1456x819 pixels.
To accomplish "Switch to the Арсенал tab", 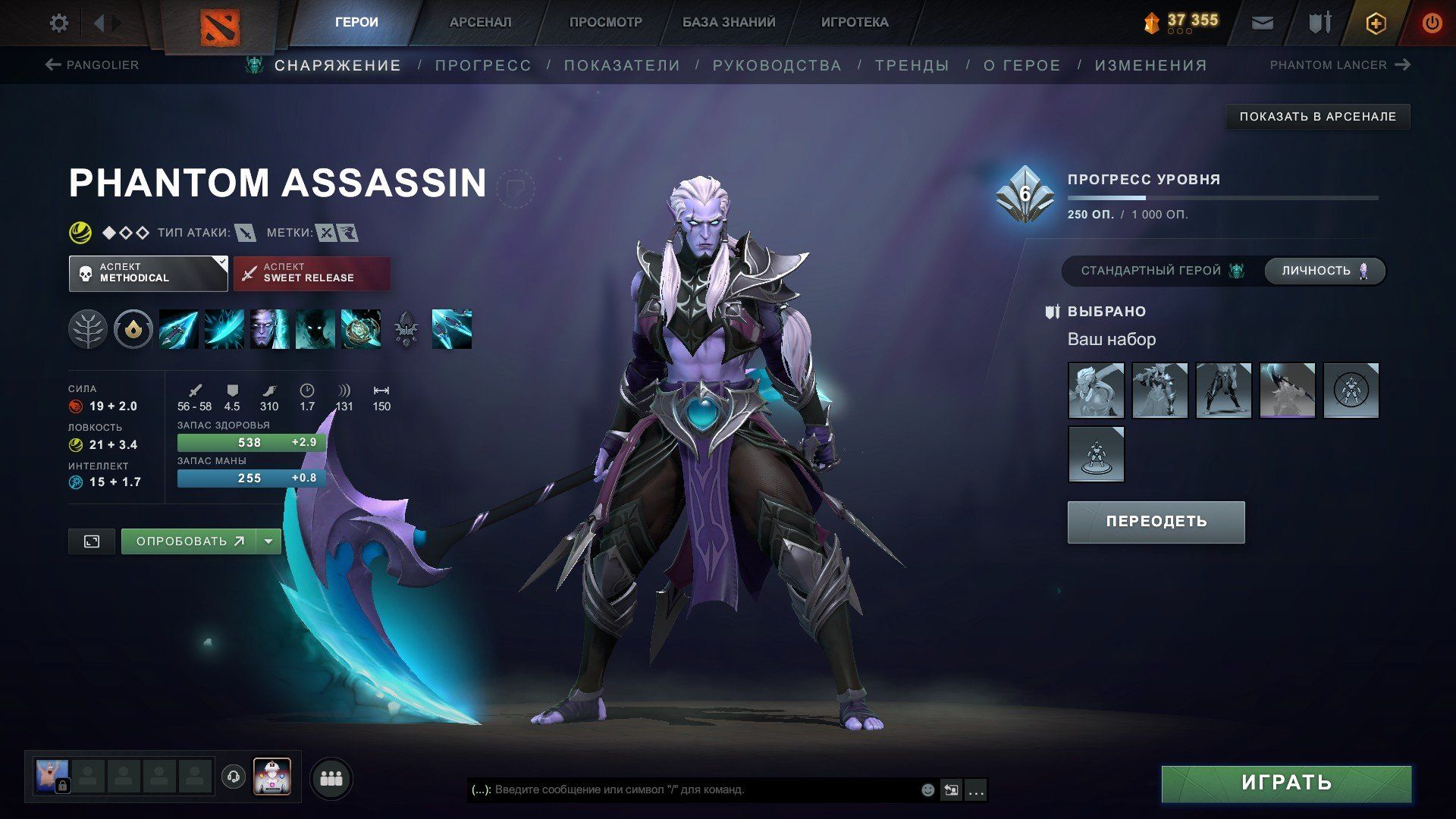I will click(480, 23).
